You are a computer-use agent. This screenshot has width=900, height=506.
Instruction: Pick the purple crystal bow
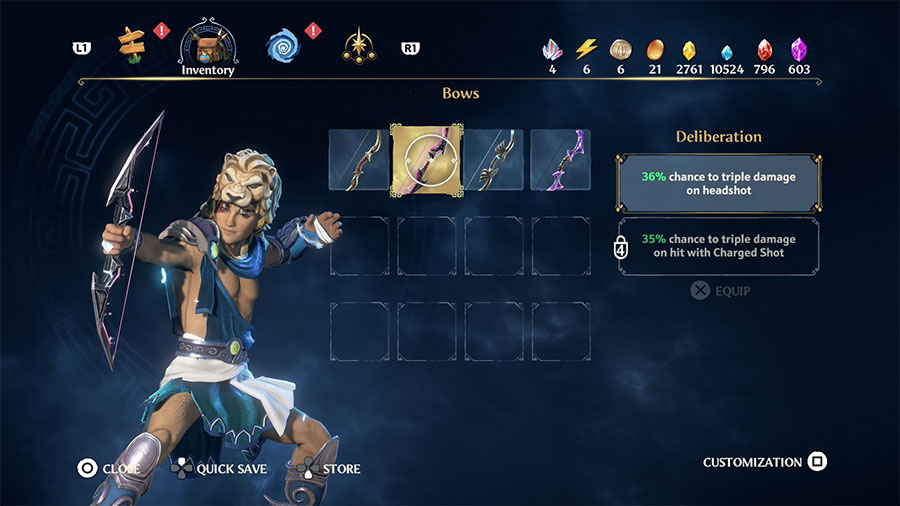pos(560,159)
